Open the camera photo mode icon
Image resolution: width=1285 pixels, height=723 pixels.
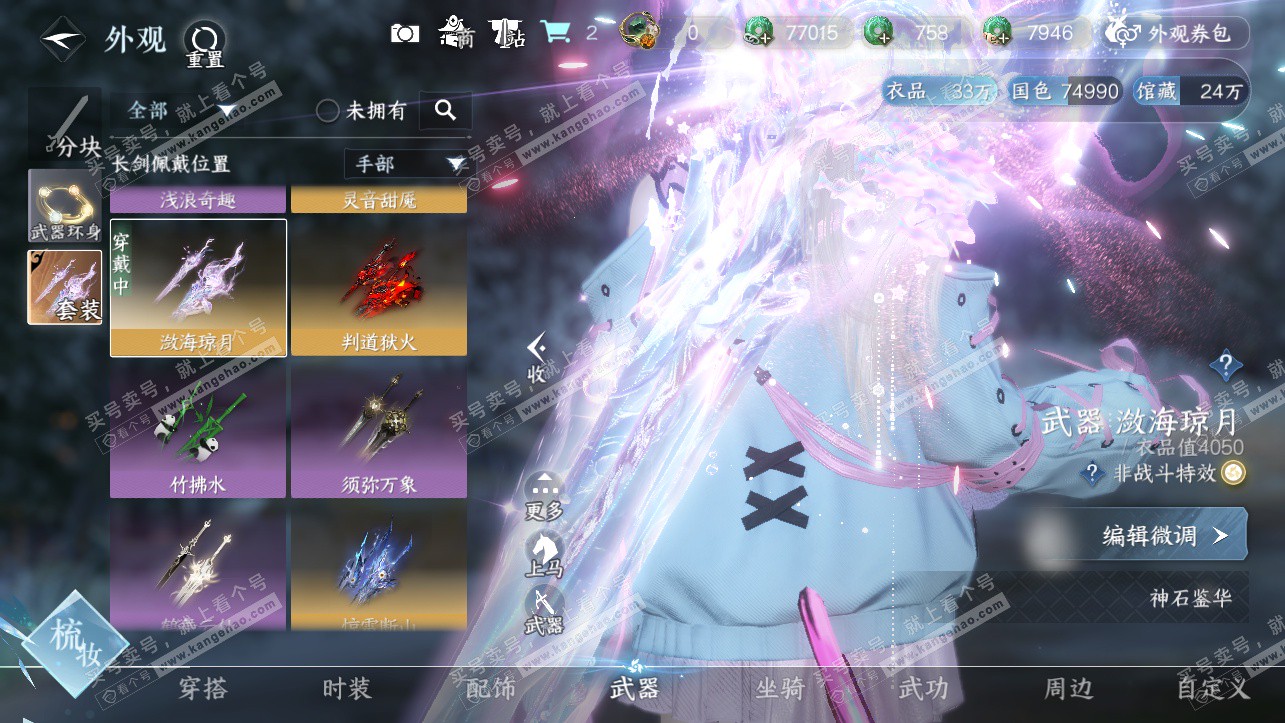pyautogui.click(x=404, y=33)
